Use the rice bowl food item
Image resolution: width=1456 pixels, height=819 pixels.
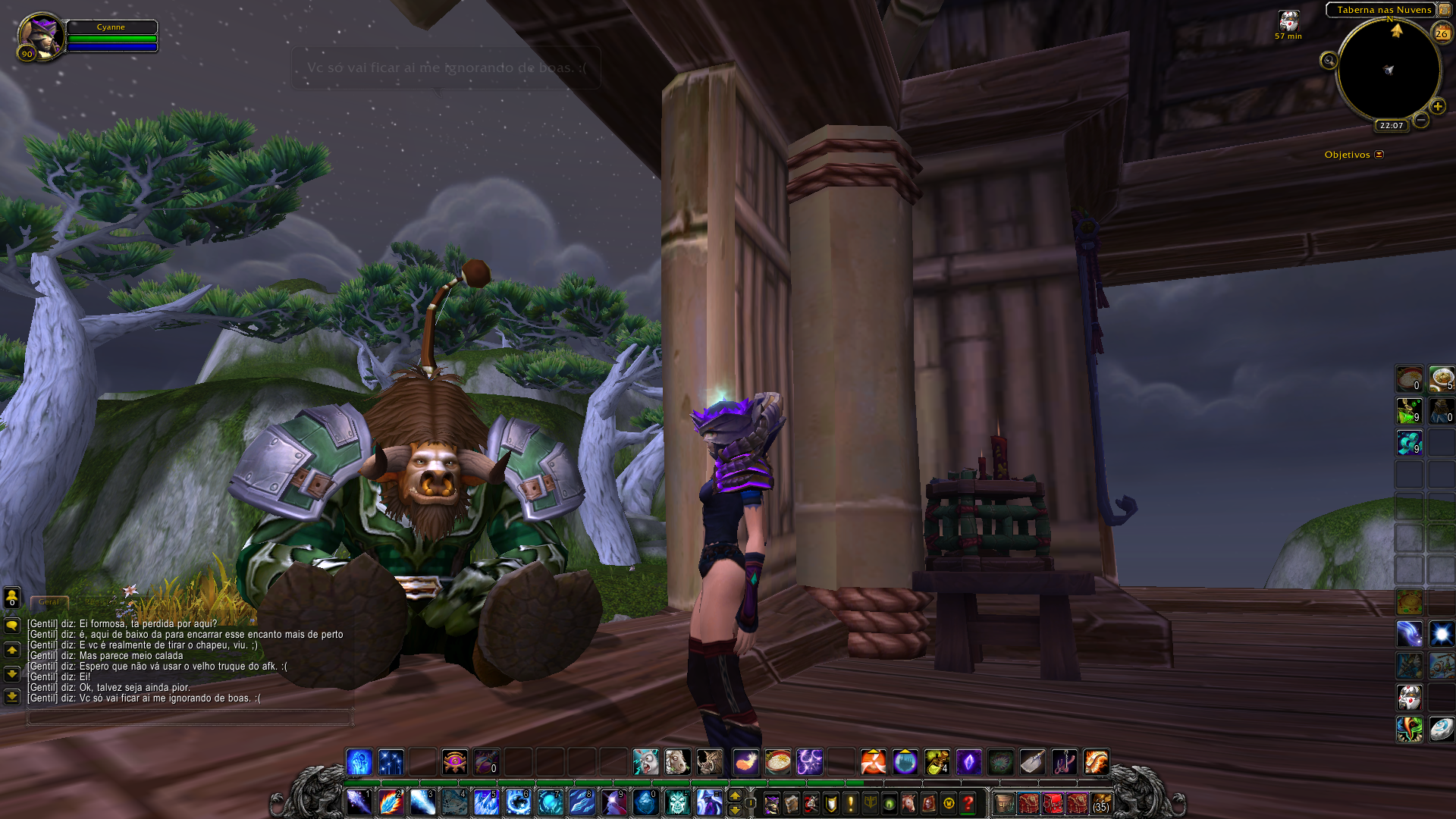(x=778, y=761)
